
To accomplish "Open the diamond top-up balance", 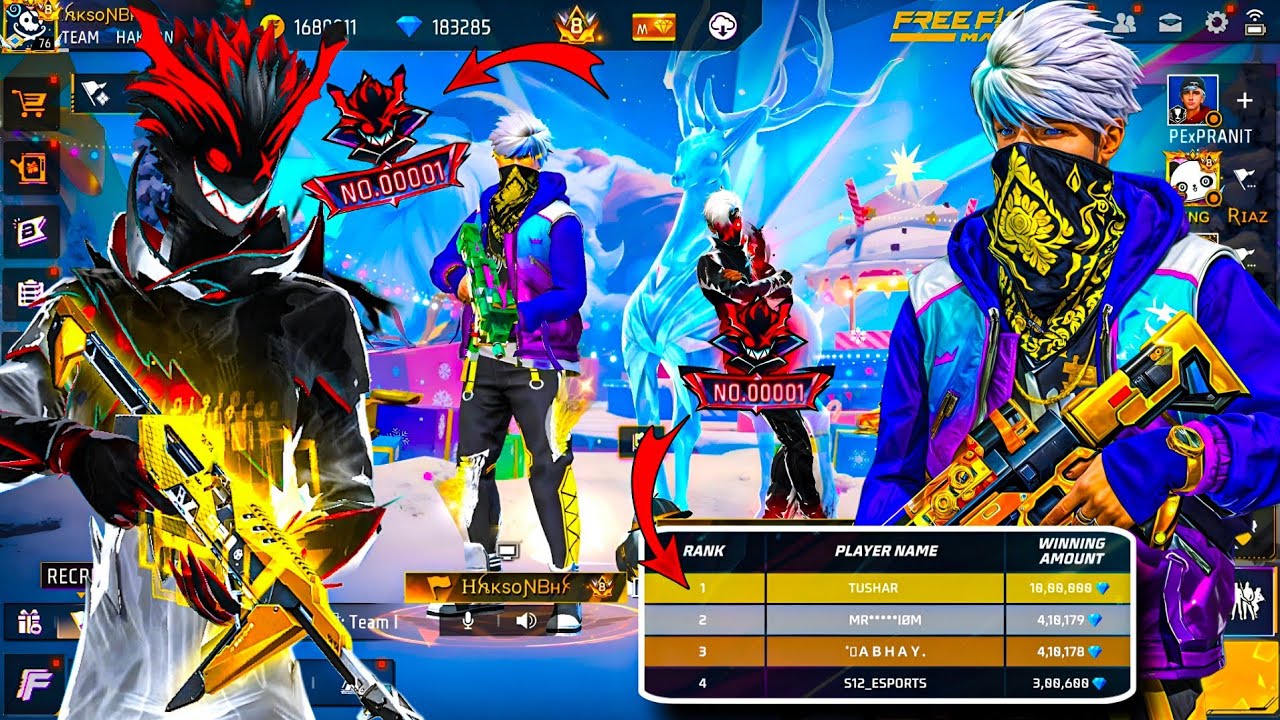I will [444, 27].
